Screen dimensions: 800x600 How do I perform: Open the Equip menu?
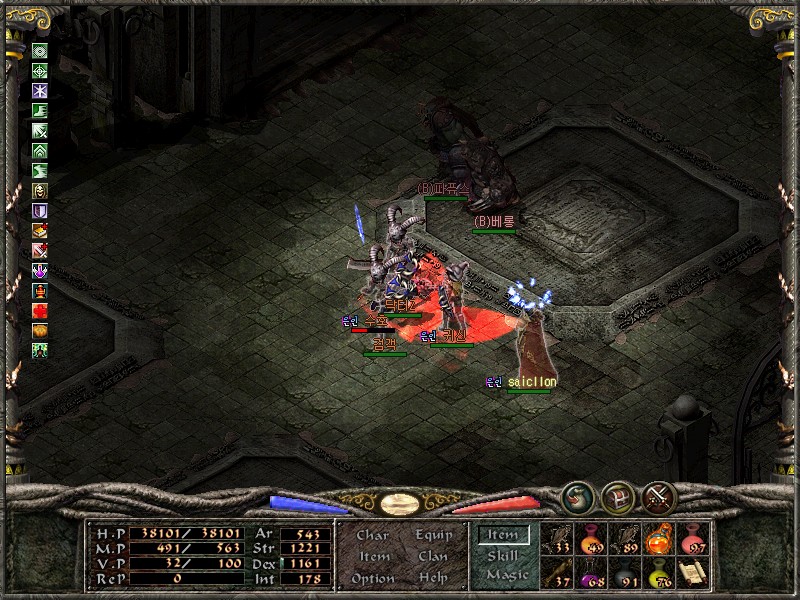pyautogui.click(x=434, y=535)
